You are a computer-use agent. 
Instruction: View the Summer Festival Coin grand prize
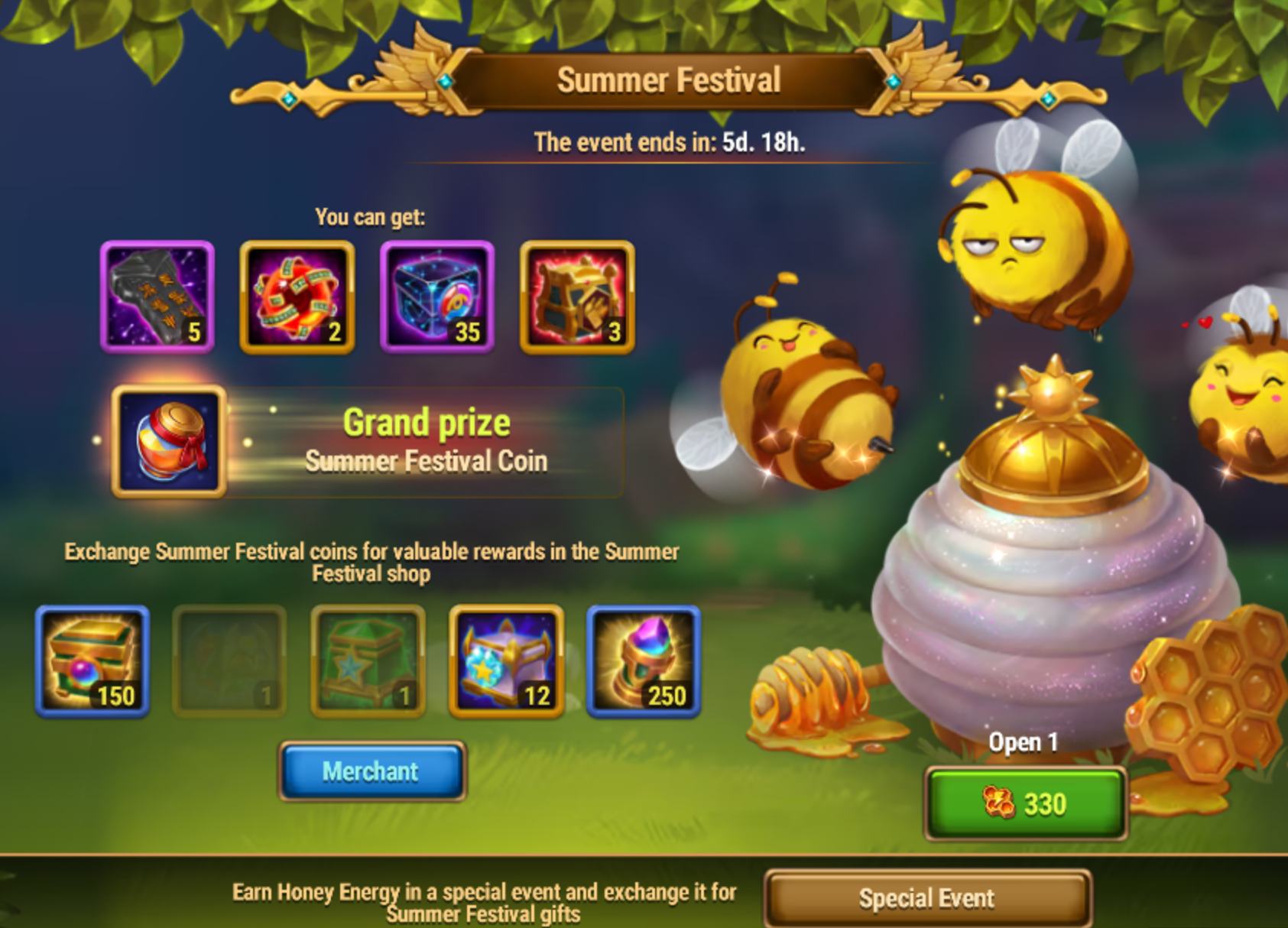pyautogui.click(x=169, y=442)
